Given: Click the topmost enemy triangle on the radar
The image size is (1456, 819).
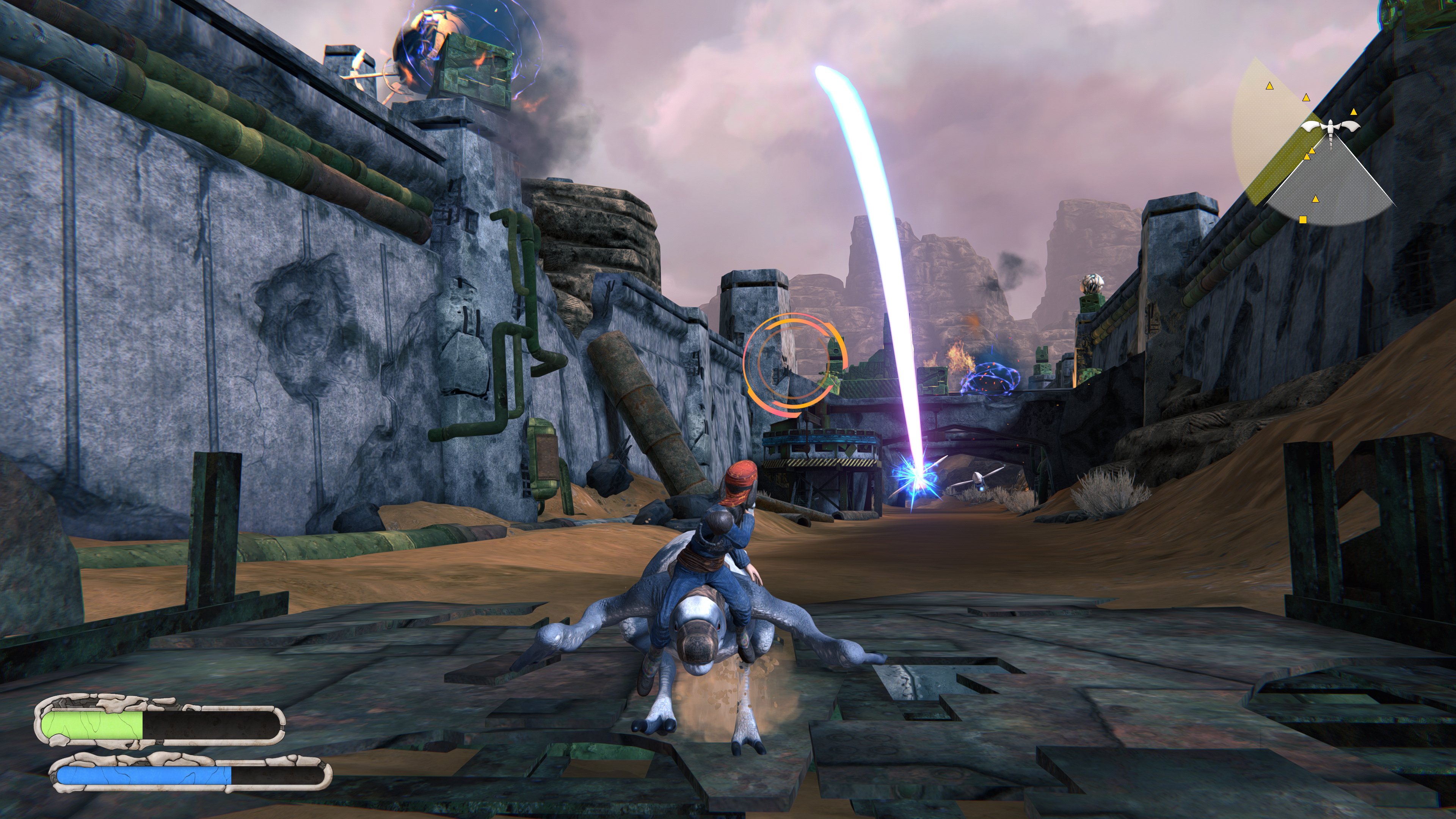Looking at the screenshot, I should 1270,86.
